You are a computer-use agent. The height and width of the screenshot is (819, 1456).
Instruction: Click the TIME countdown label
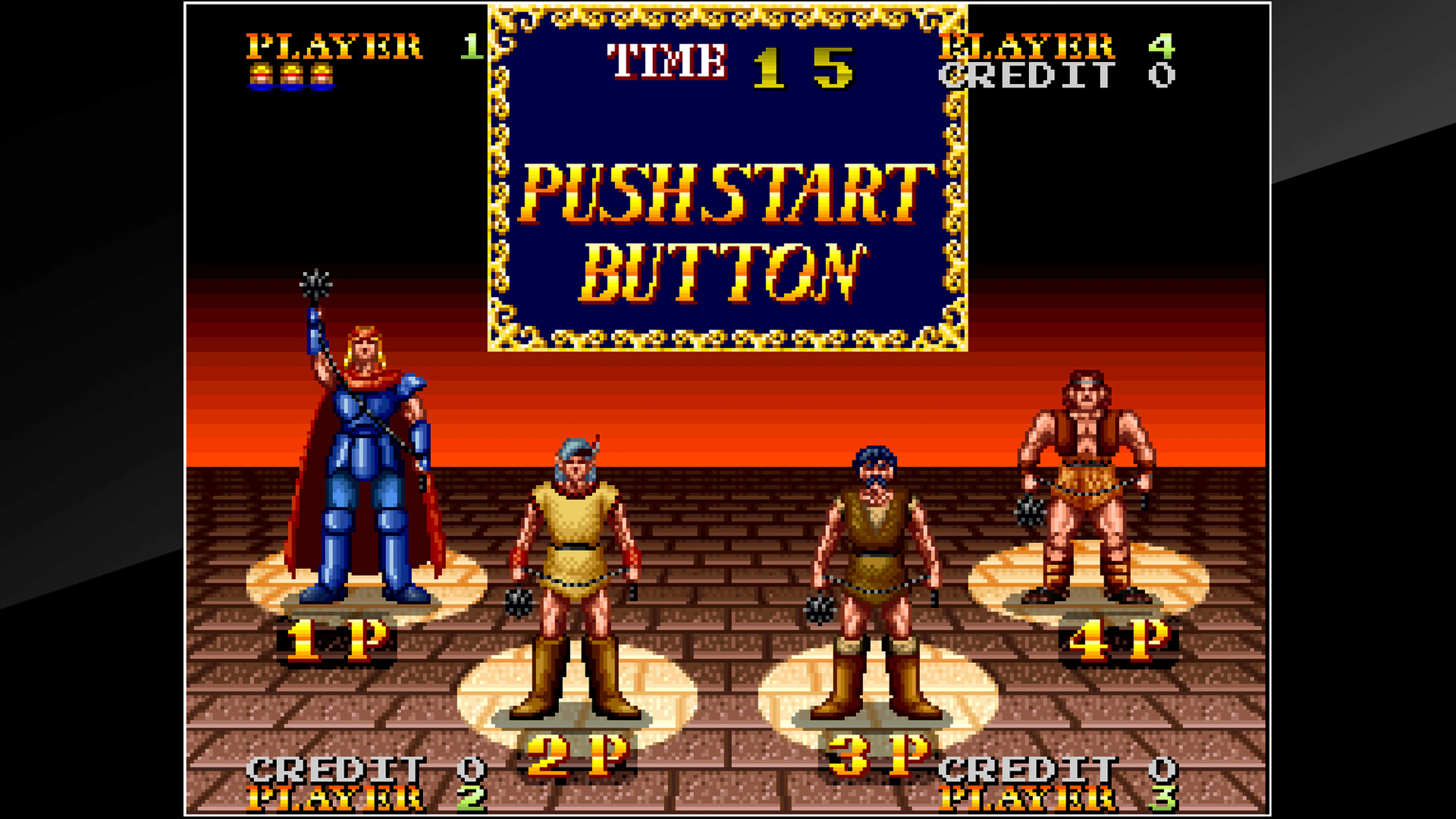click(667, 54)
